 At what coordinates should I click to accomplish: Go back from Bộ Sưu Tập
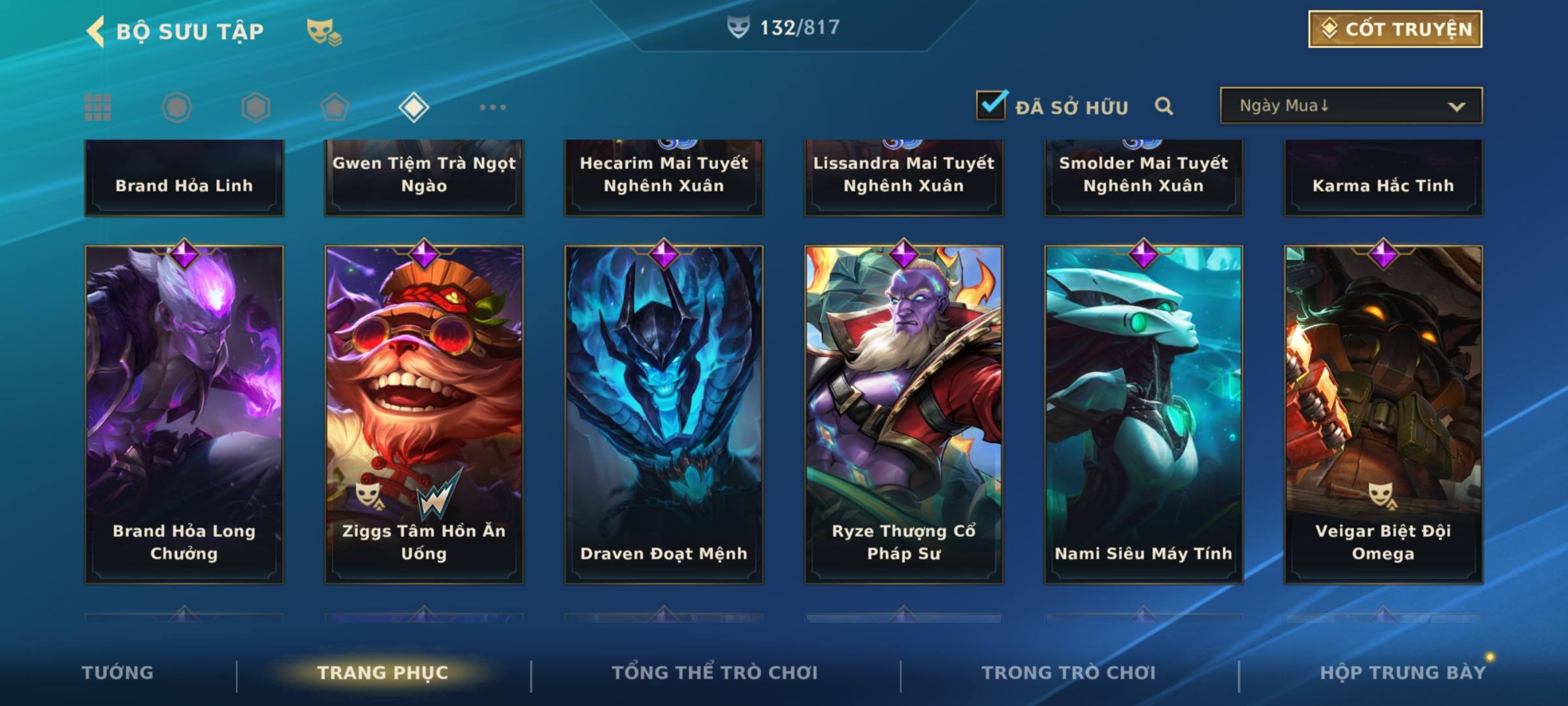pos(97,31)
